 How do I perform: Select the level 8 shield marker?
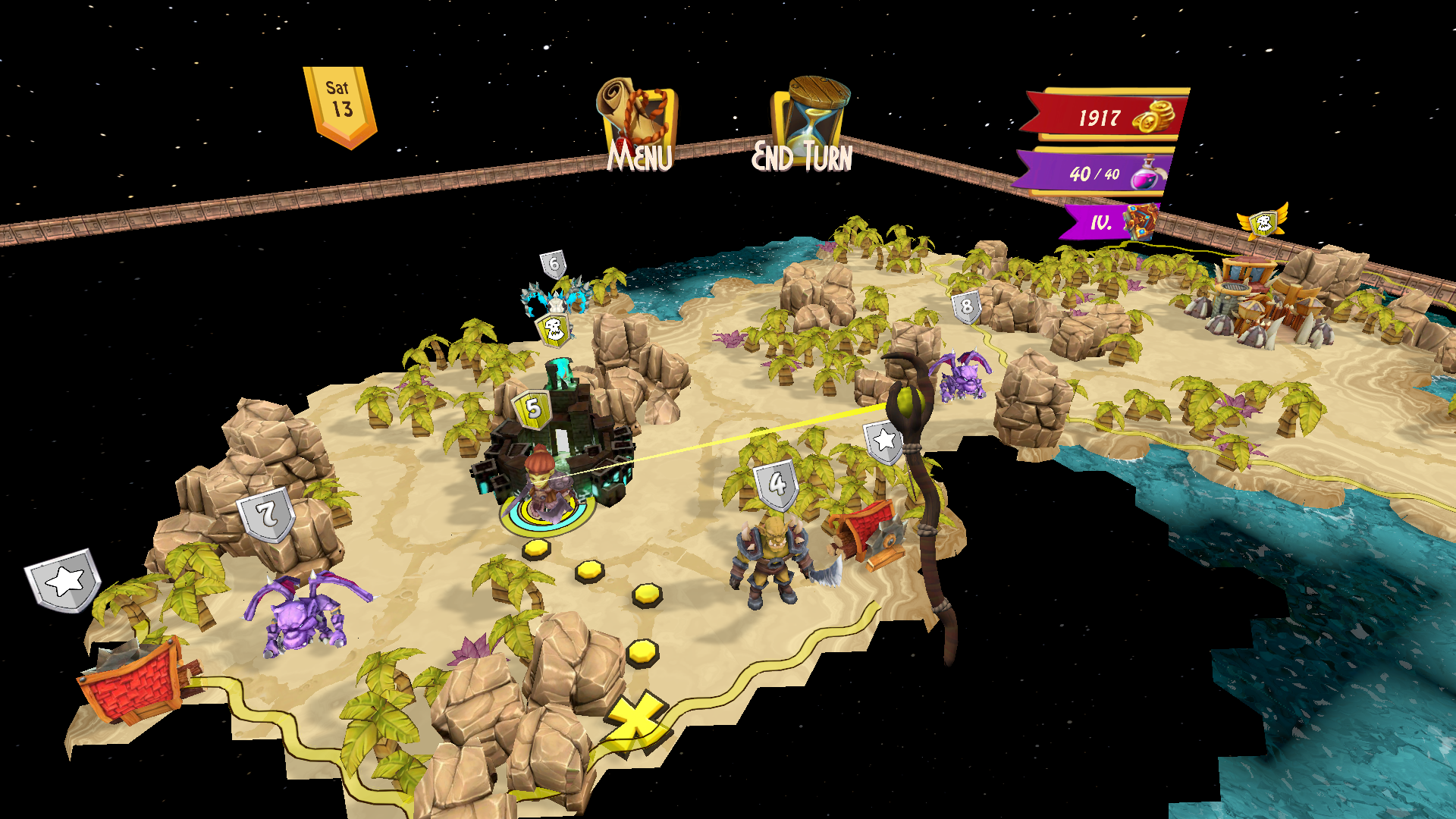point(966,306)
